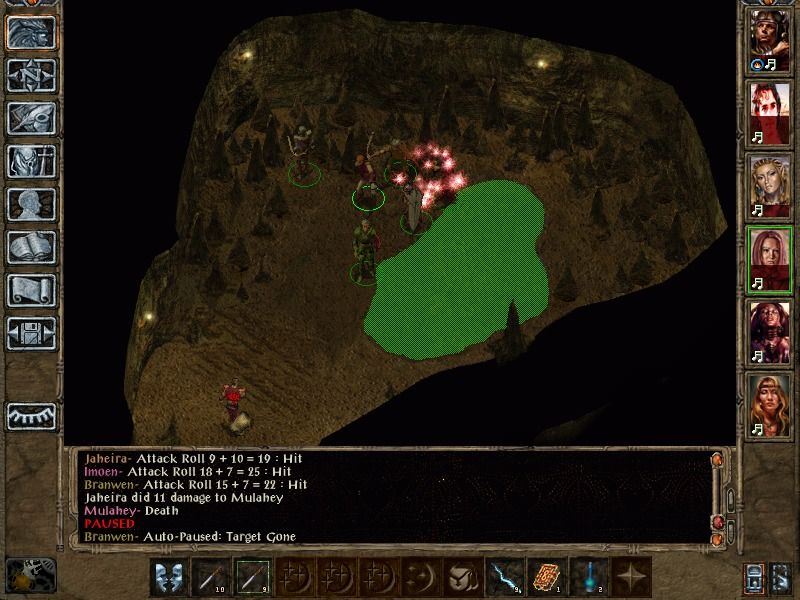The width and height of the screenshot is (800, 600).
Task: Open the area map compass button
Action: (x=30, y=75)
